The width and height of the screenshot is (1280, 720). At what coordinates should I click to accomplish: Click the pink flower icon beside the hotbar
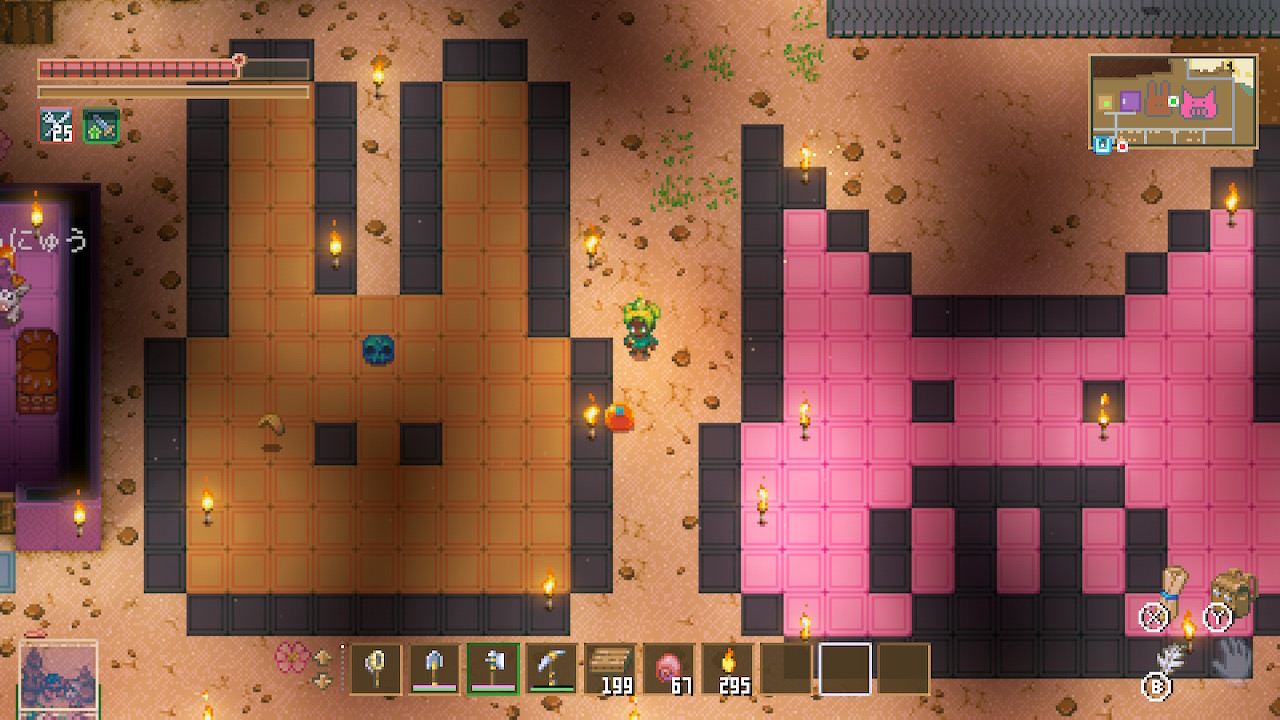tap(293, 657)
